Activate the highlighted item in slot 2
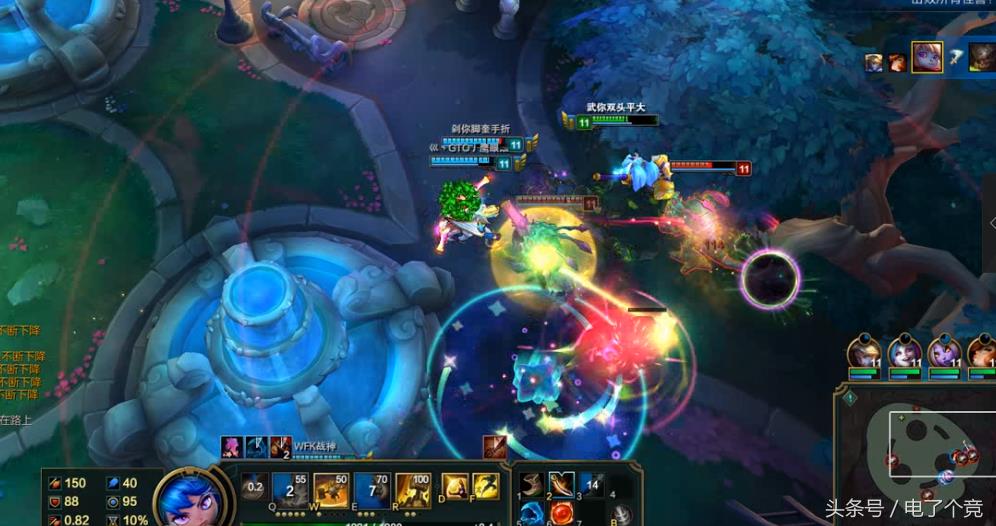 [x=562, y=486]
